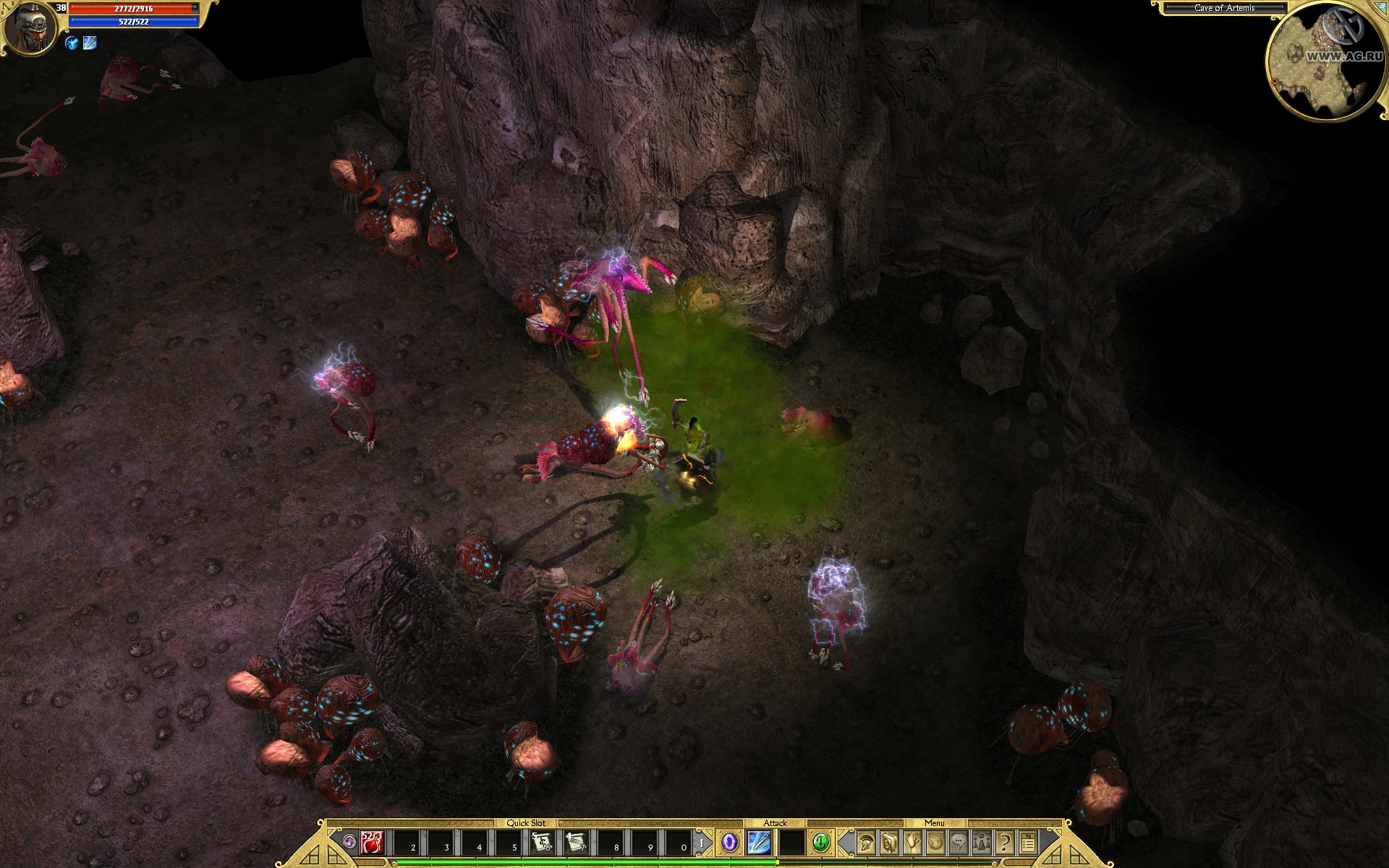Use the red health potion in quickslot one
The image size is (1389, 868).
click(x=372, y=843)
